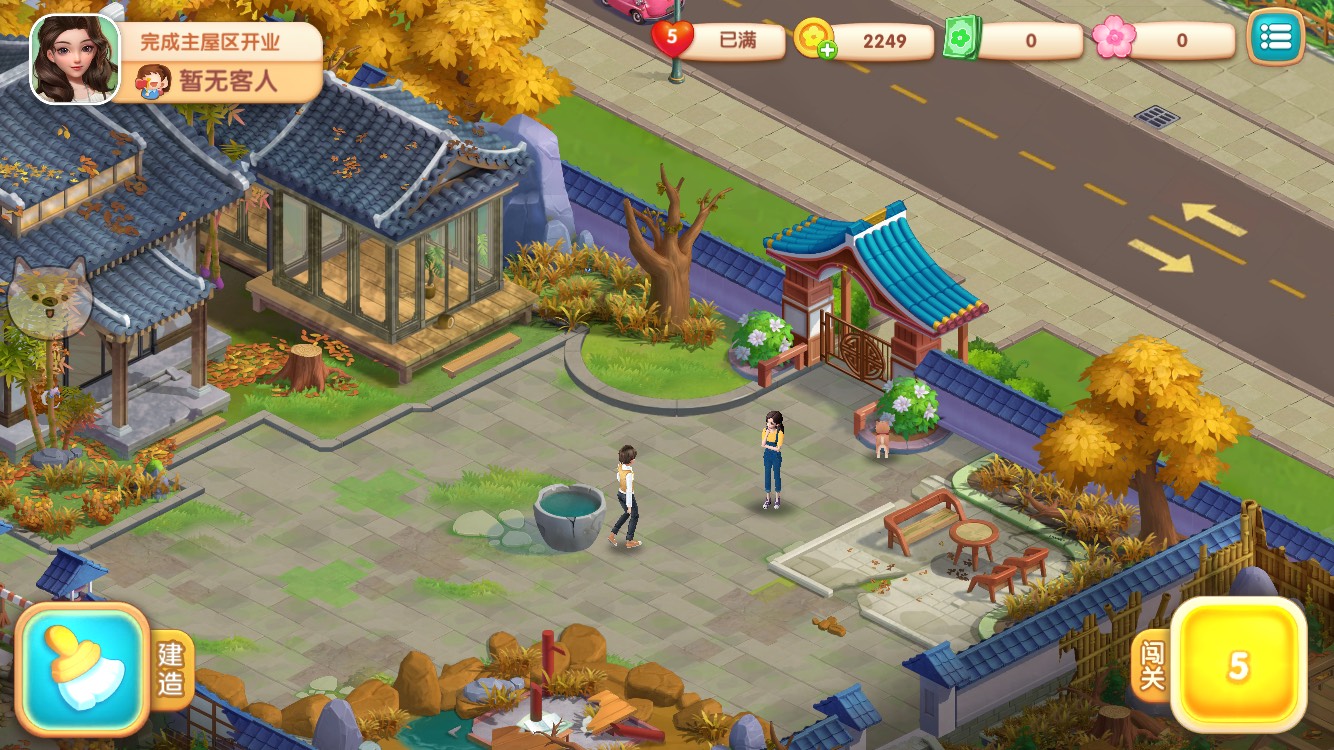Open the hearts lives counter
Screen dimensions: 1334x750
[x=706, y=40]
